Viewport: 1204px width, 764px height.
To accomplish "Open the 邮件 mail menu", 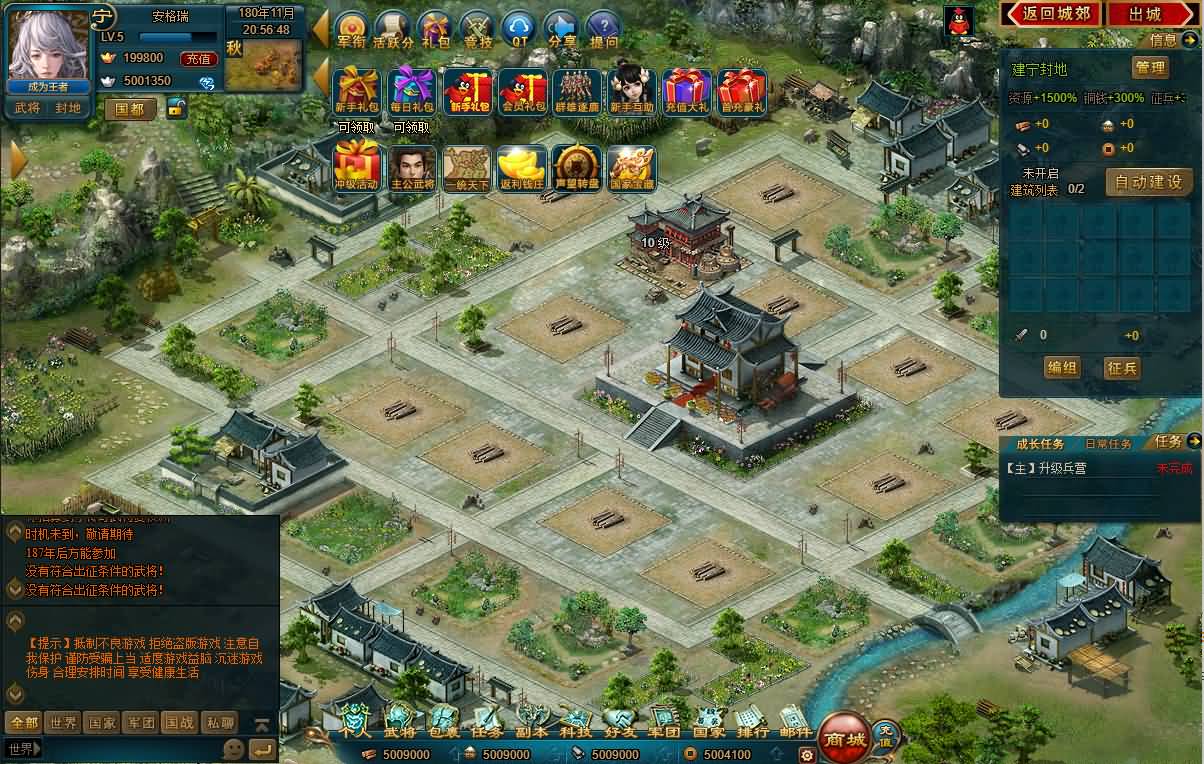I will 796,722.
